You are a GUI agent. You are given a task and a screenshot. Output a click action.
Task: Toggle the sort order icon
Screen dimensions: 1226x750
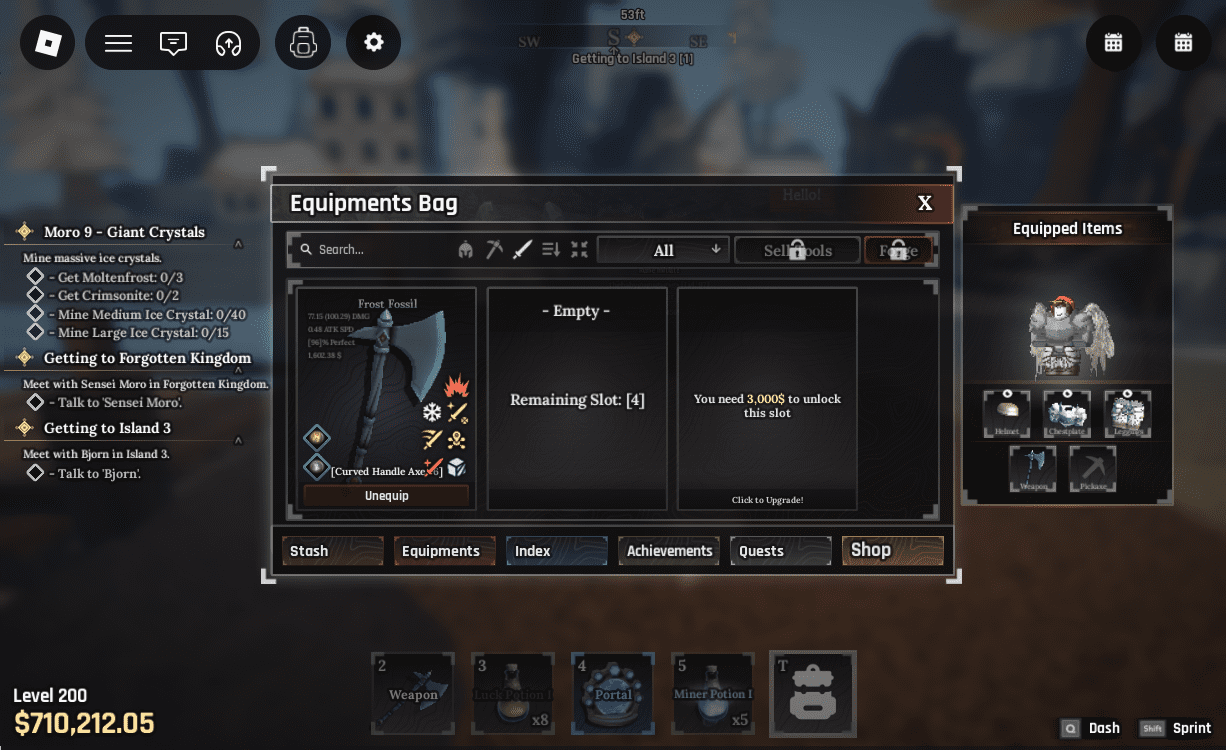tap(551, 250)
